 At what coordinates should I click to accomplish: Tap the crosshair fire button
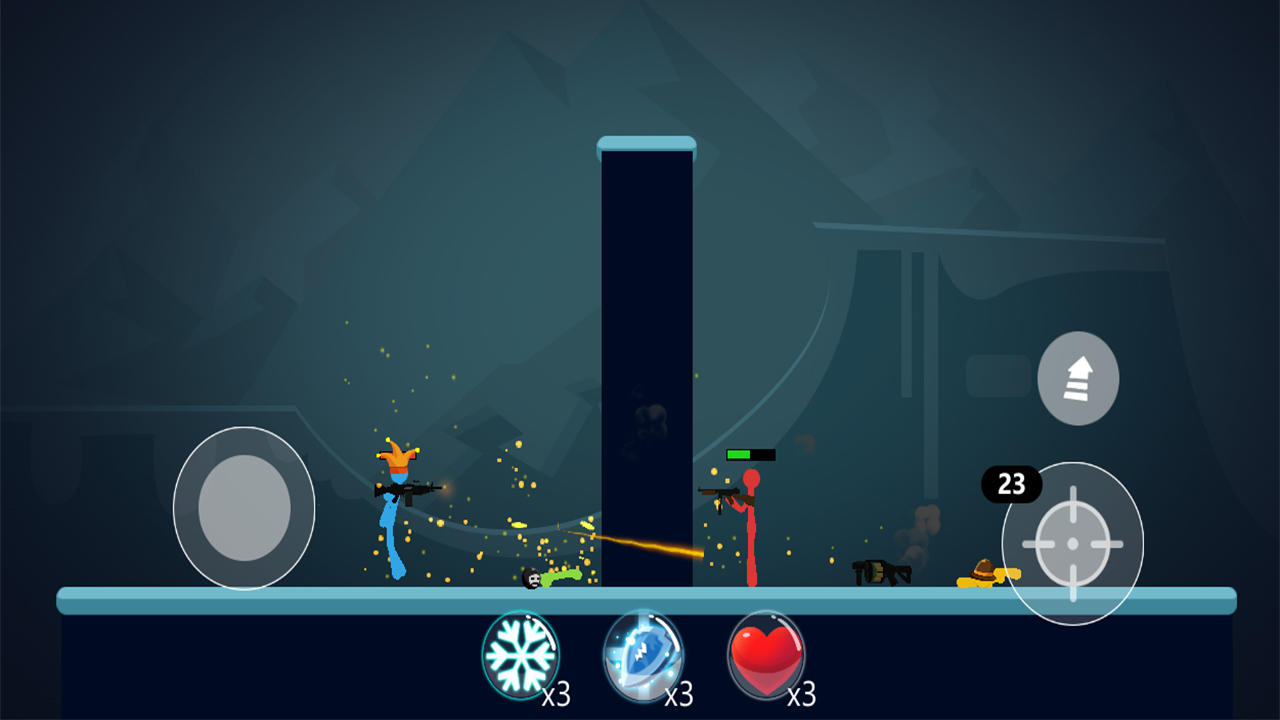[x=1072, y=543]
